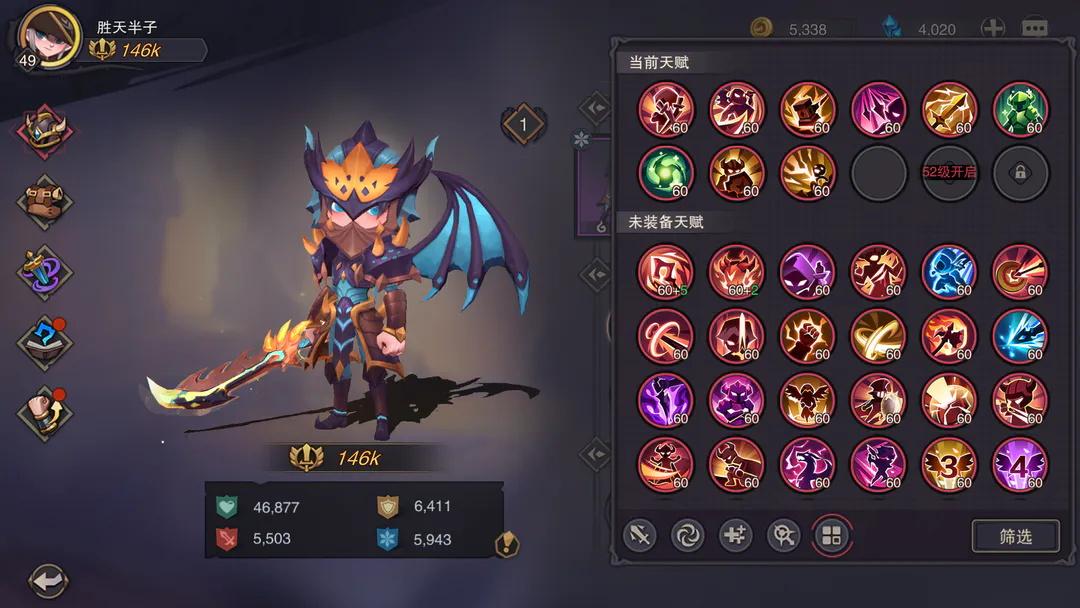Select the sword and purple swirl tab
The height and width of the screenshot is (608, 1080).
44,271
